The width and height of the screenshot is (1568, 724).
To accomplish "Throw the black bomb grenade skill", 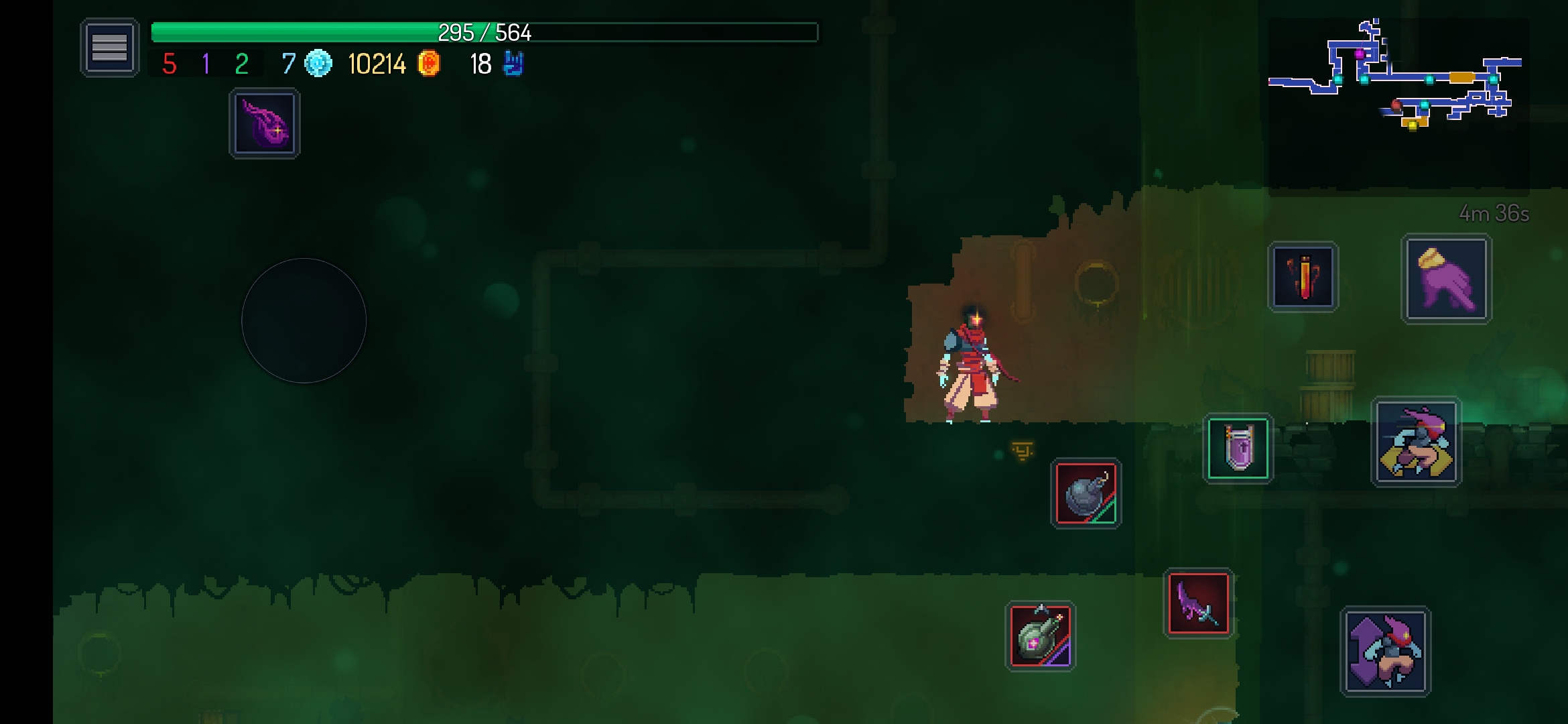I will point(1086,494).
